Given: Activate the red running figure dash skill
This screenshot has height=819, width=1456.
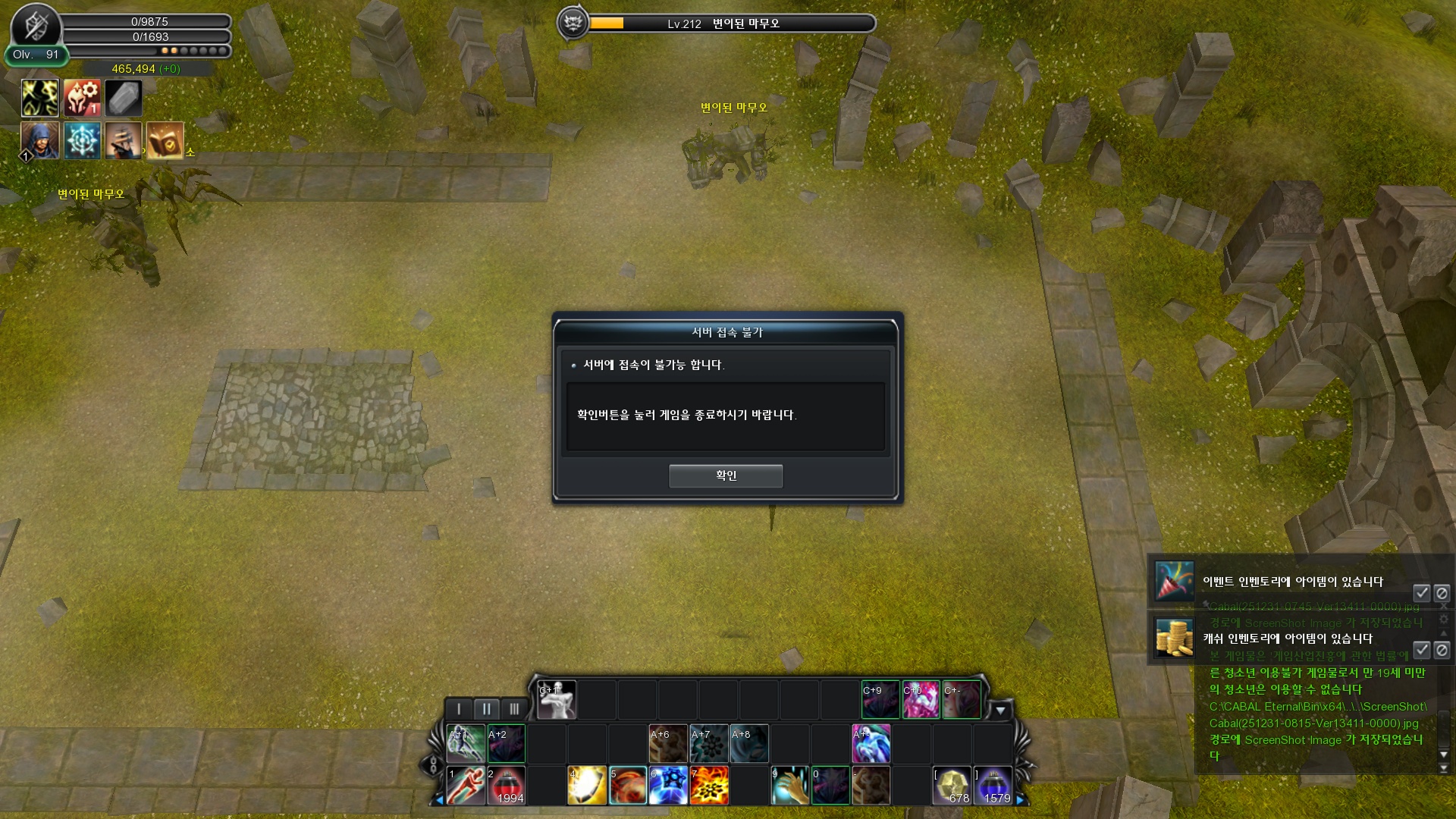Looking at the screenshot, I should coord(466,786).
